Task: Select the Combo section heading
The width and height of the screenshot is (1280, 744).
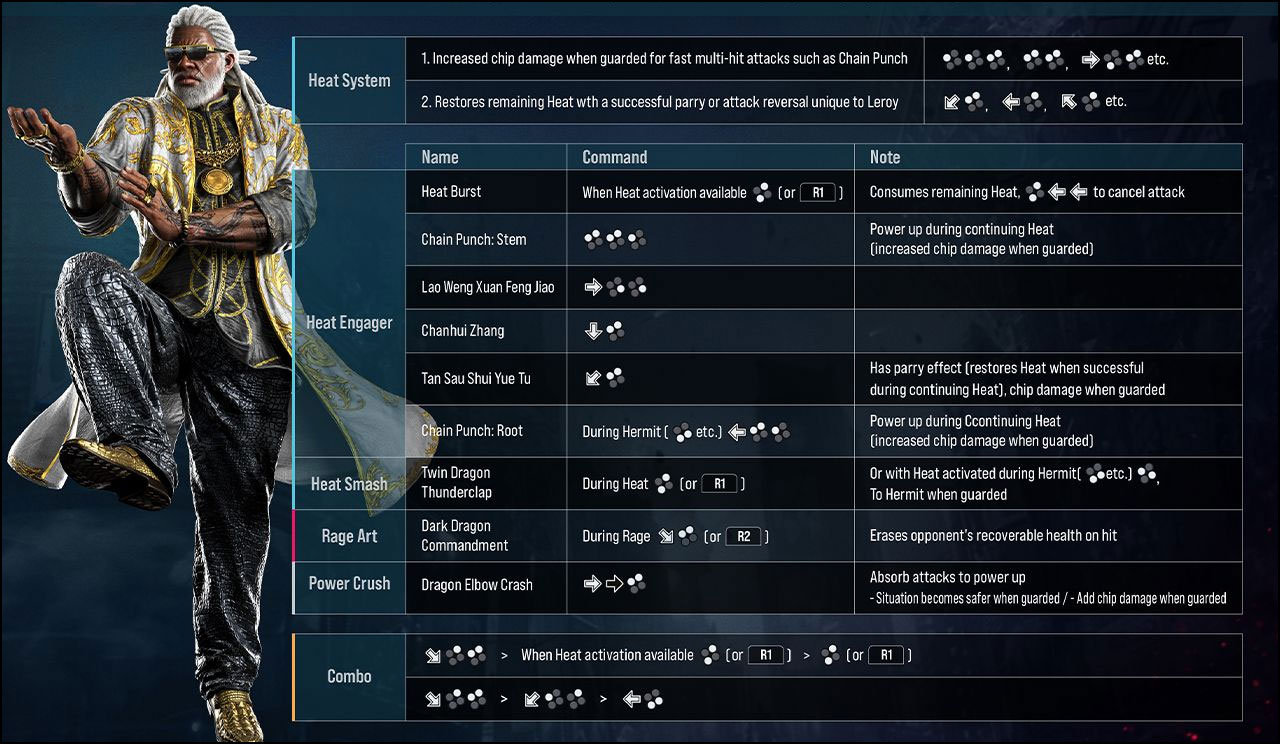Action: click(348, 677)
